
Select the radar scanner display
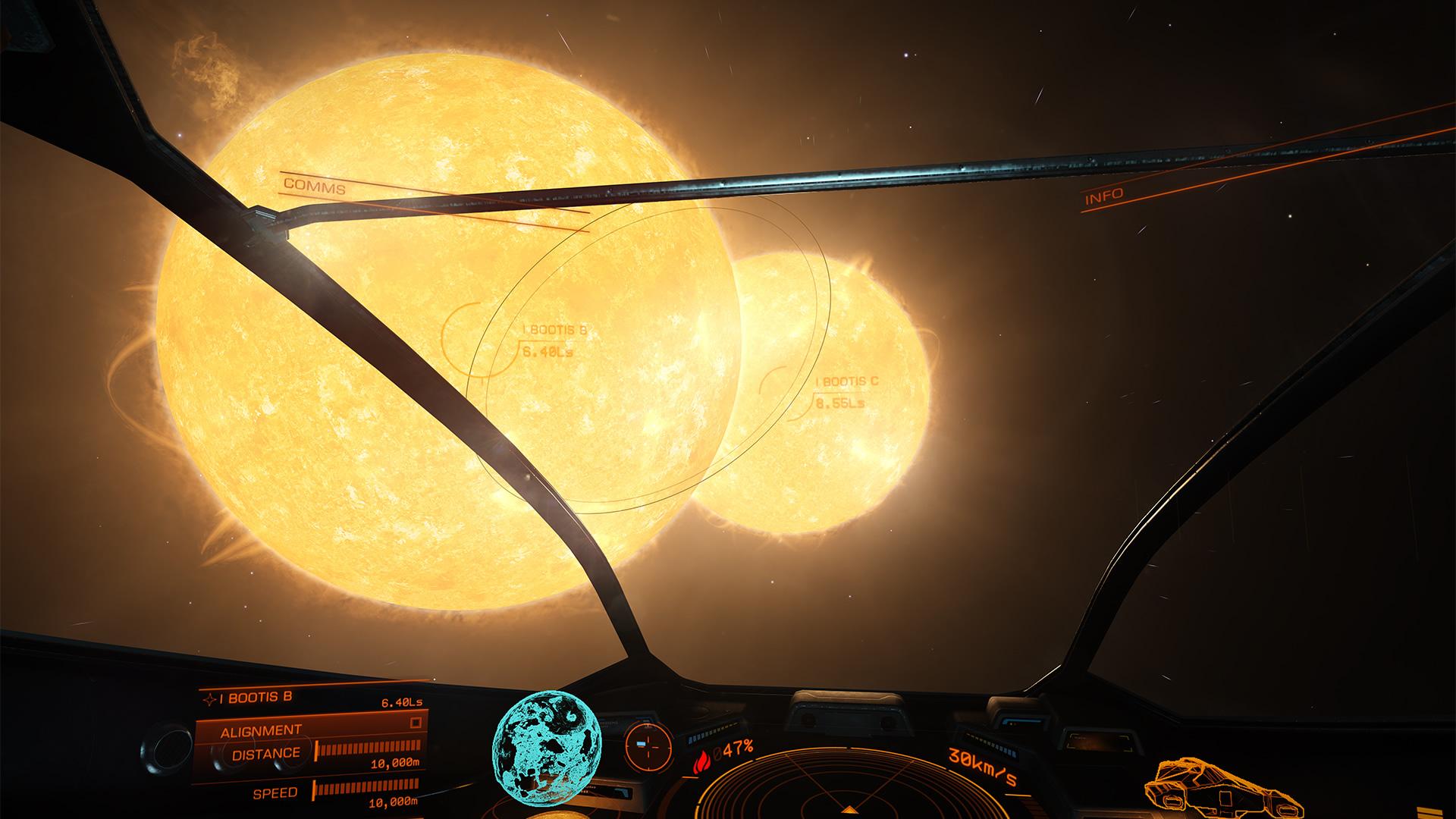pyautogui.click(x=849, y=790)
